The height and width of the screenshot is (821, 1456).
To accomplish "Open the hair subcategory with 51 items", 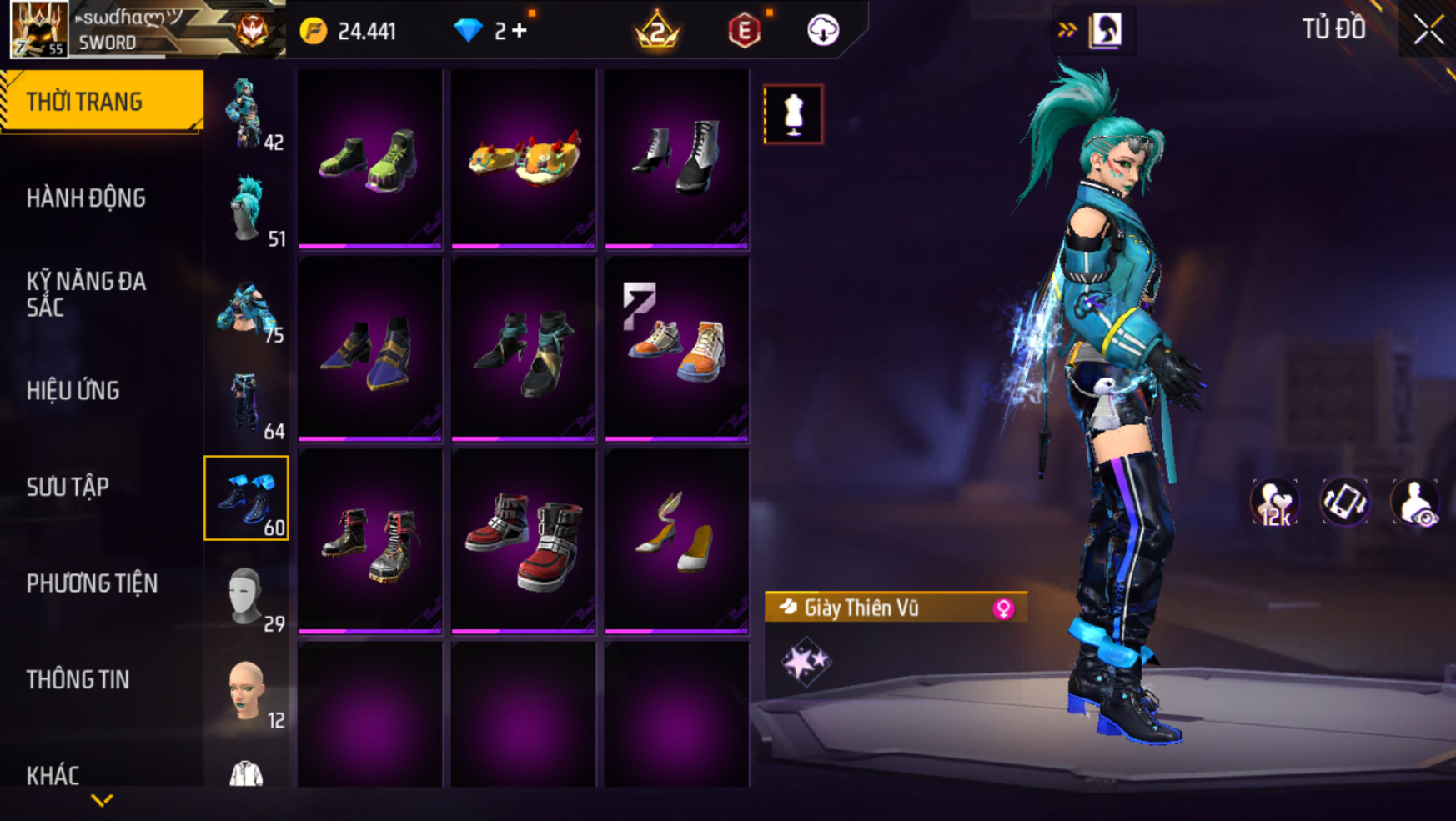I will pos(247,210).
